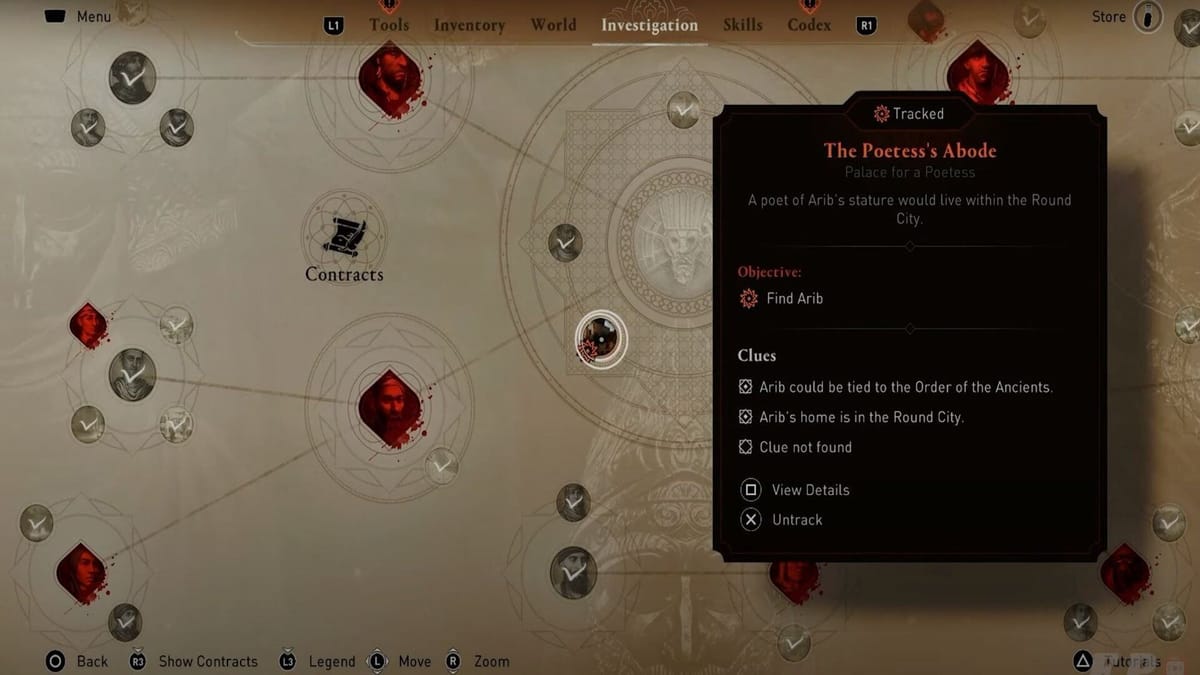Open the Menu at top left
The image size is (1200, 675).
(78, 17)
